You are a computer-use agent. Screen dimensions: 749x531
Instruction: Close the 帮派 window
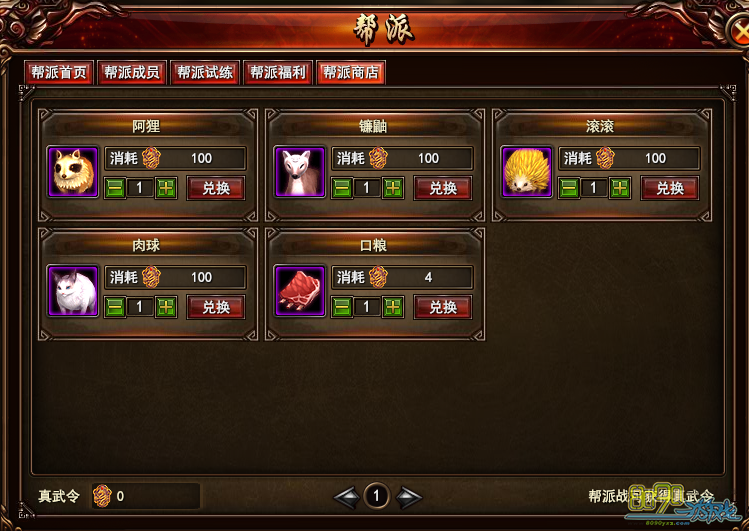point(738,30)
